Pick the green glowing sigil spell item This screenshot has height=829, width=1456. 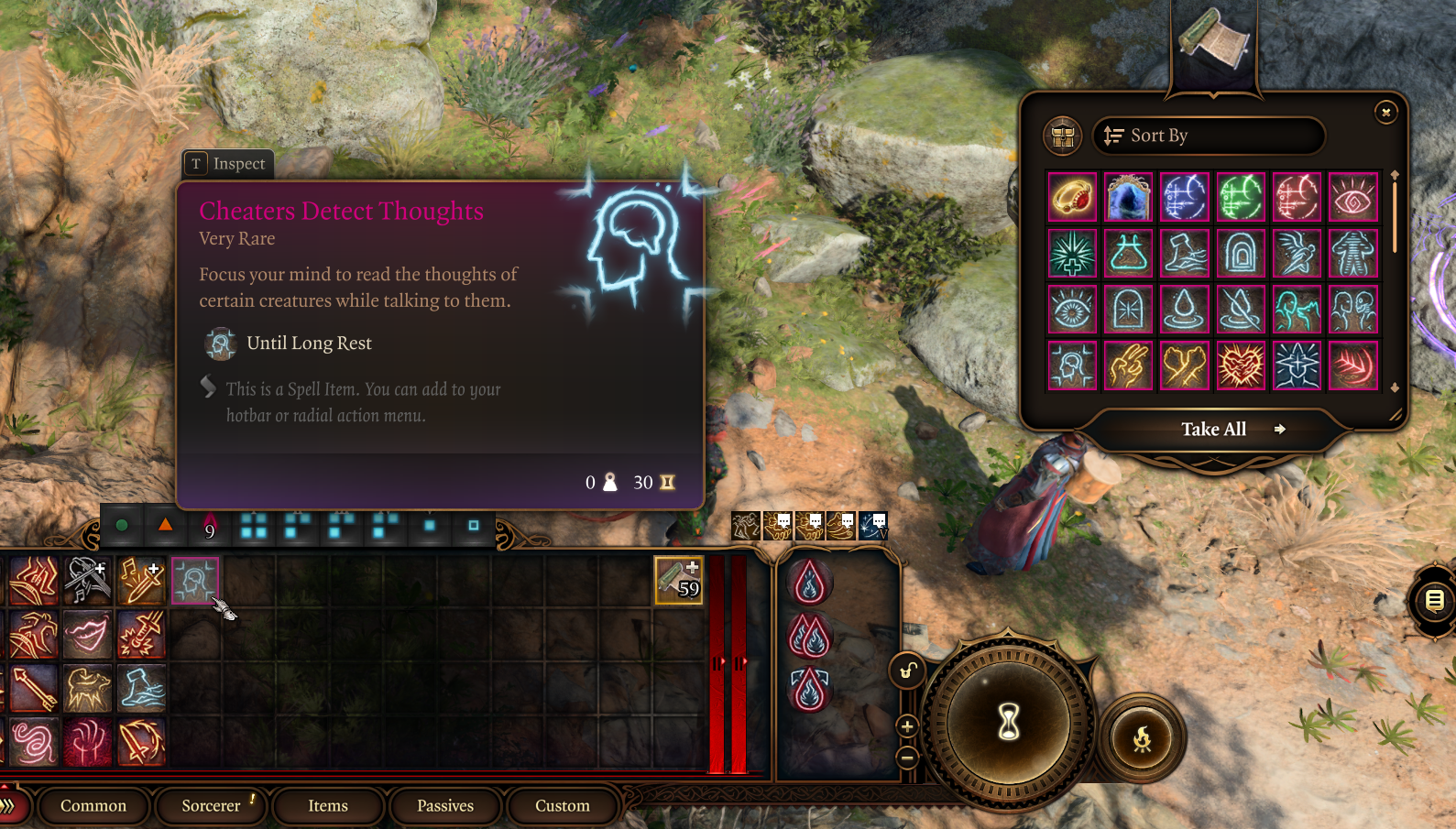click(1241, 196)
